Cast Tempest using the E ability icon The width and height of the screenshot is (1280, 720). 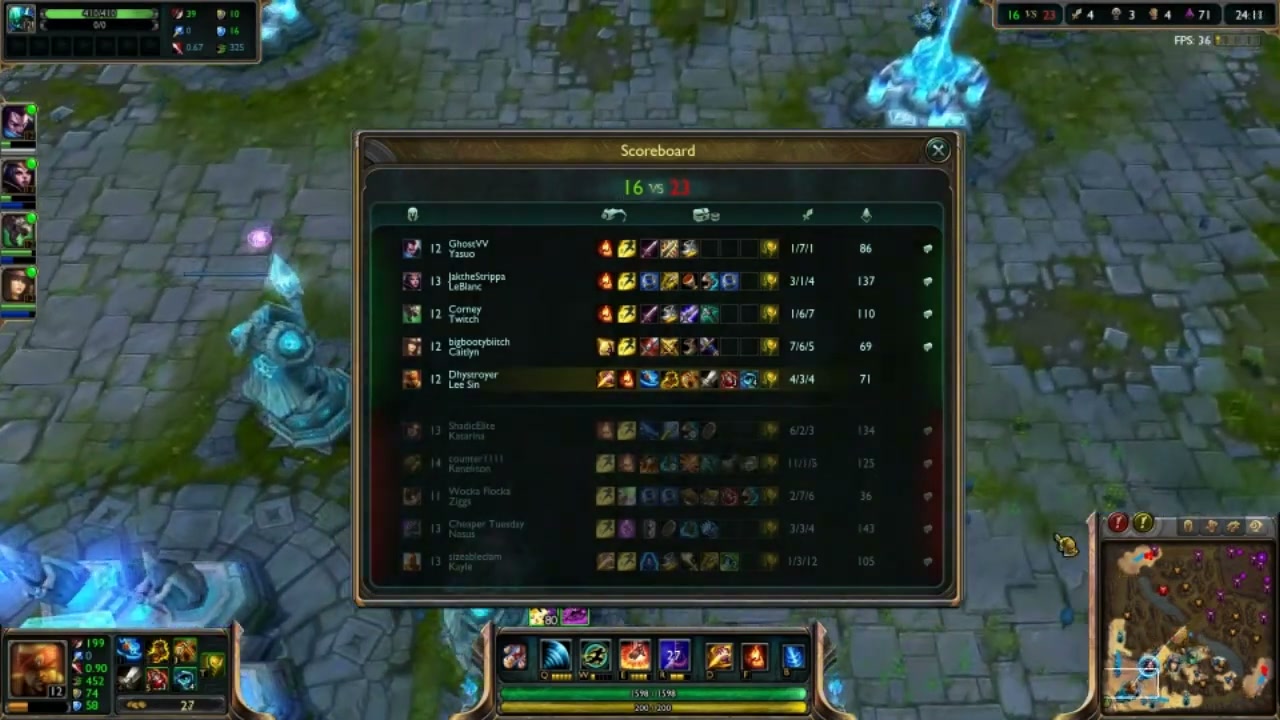(634, 654)
